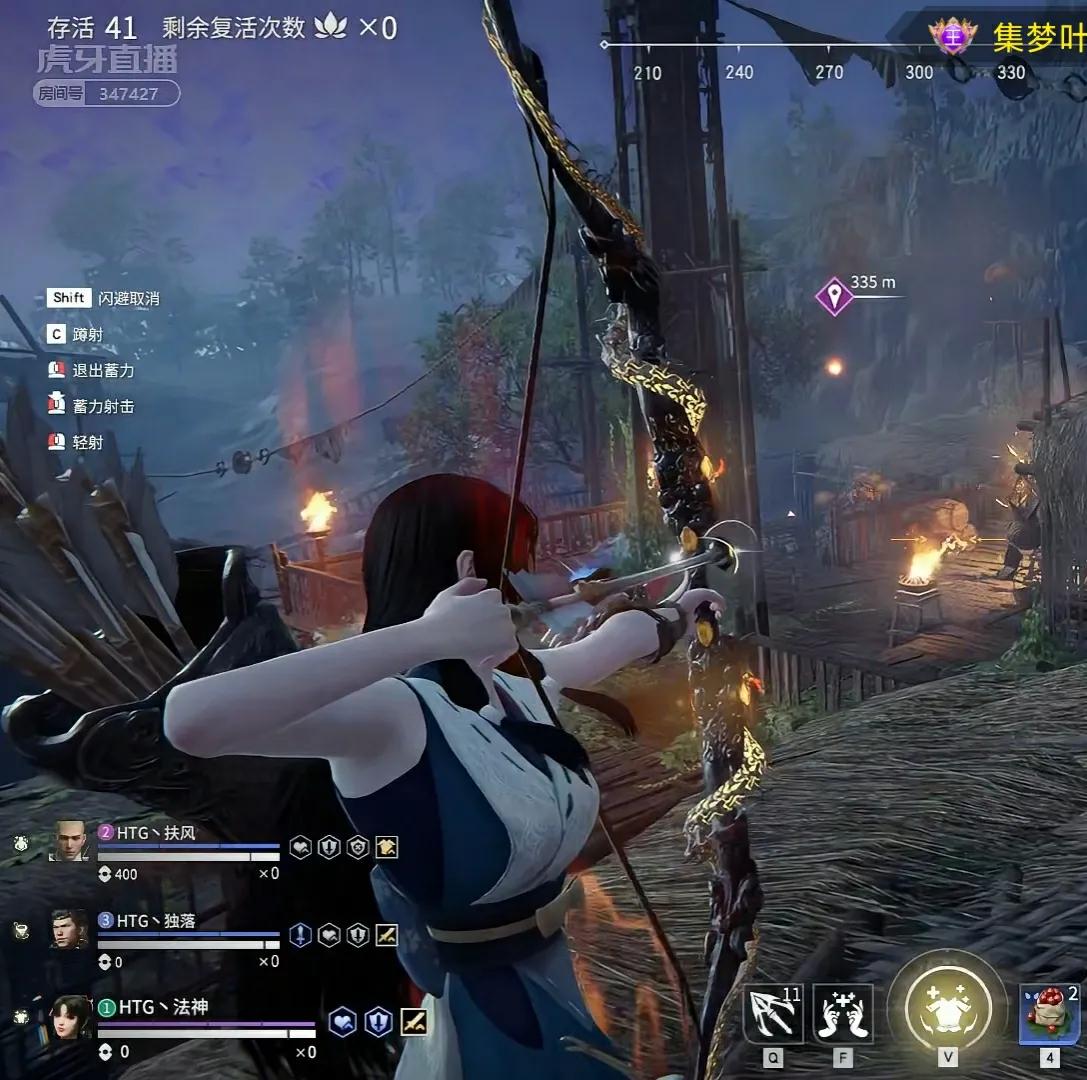Viewport: 1087px width, 1080px height.
Task: Click teammate HTG丶扶风's portrait
Action: point(70,841)
